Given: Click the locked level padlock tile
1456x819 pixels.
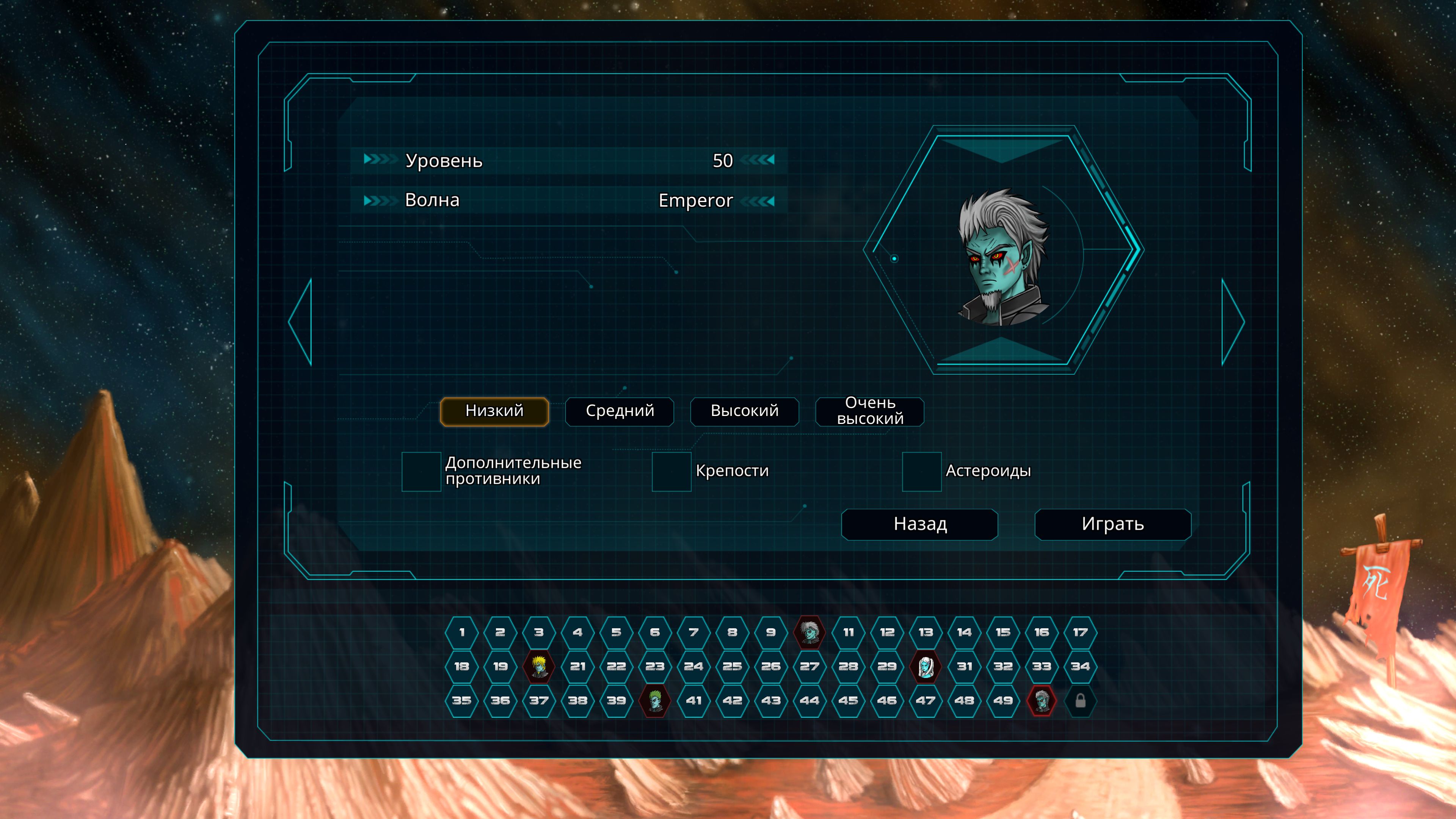Looking at the screenshot, I should (1080, 701).
